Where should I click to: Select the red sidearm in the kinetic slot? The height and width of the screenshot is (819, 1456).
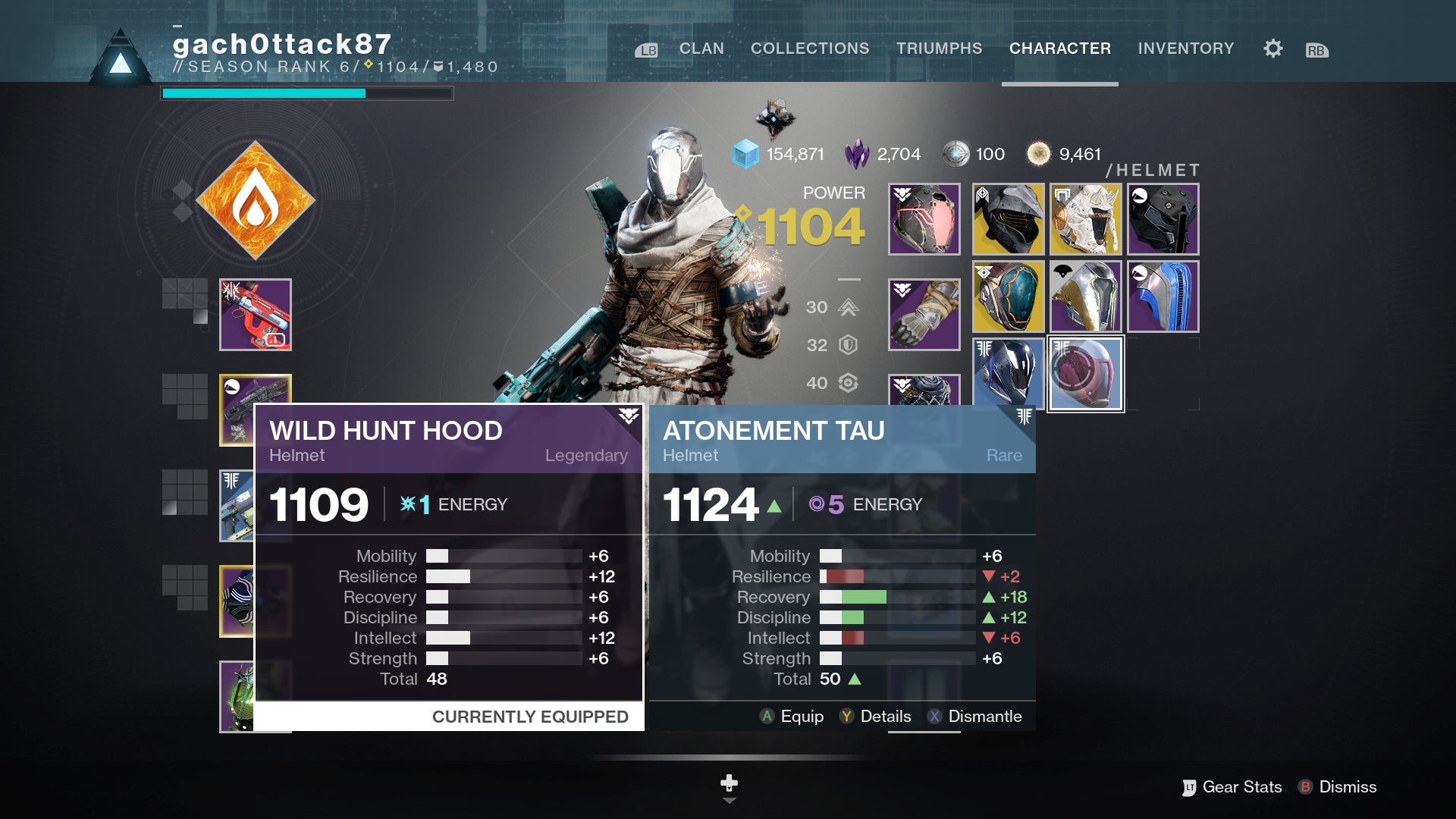256,313
